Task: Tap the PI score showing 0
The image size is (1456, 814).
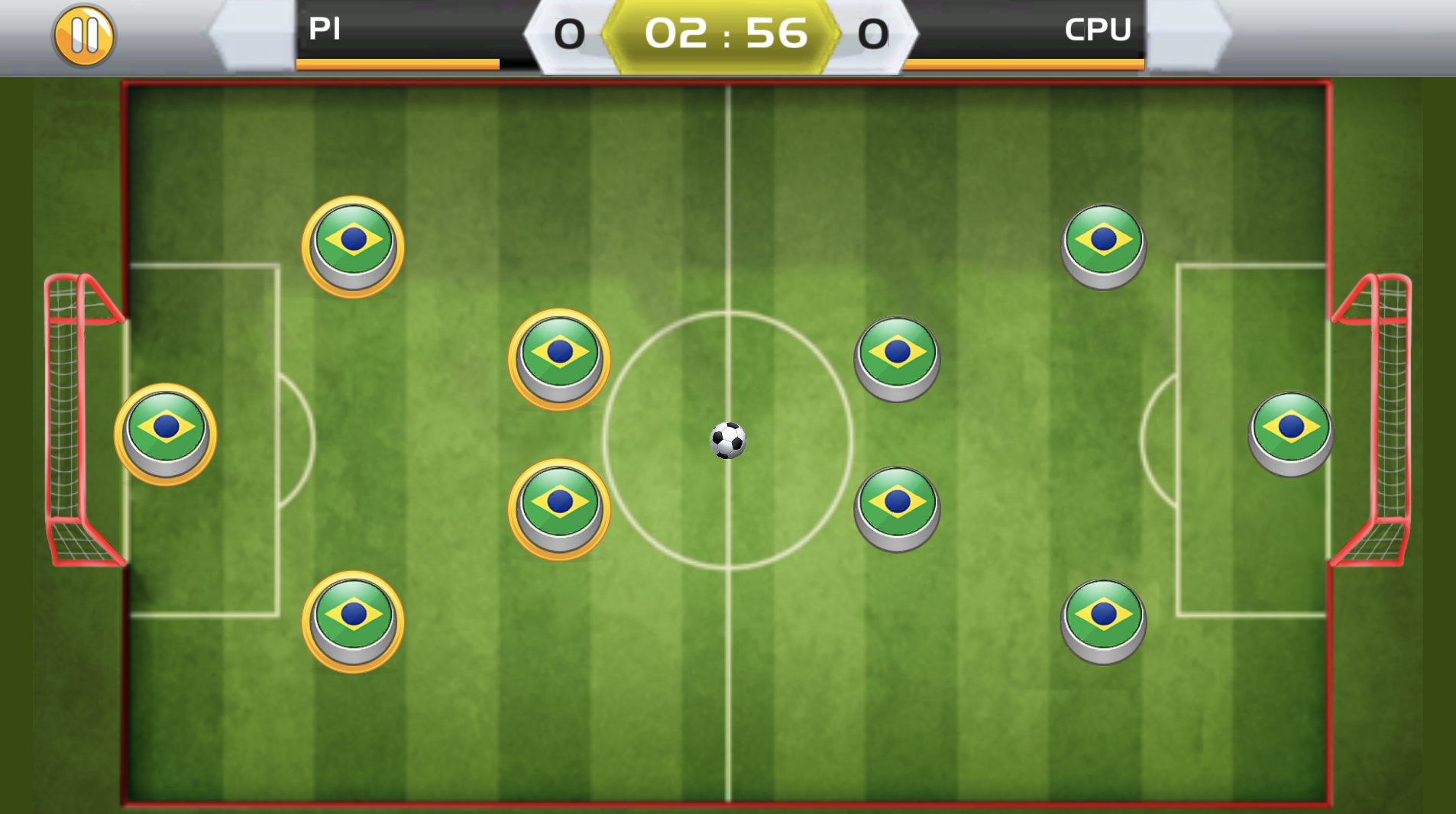Action: (x=569, y=32)
